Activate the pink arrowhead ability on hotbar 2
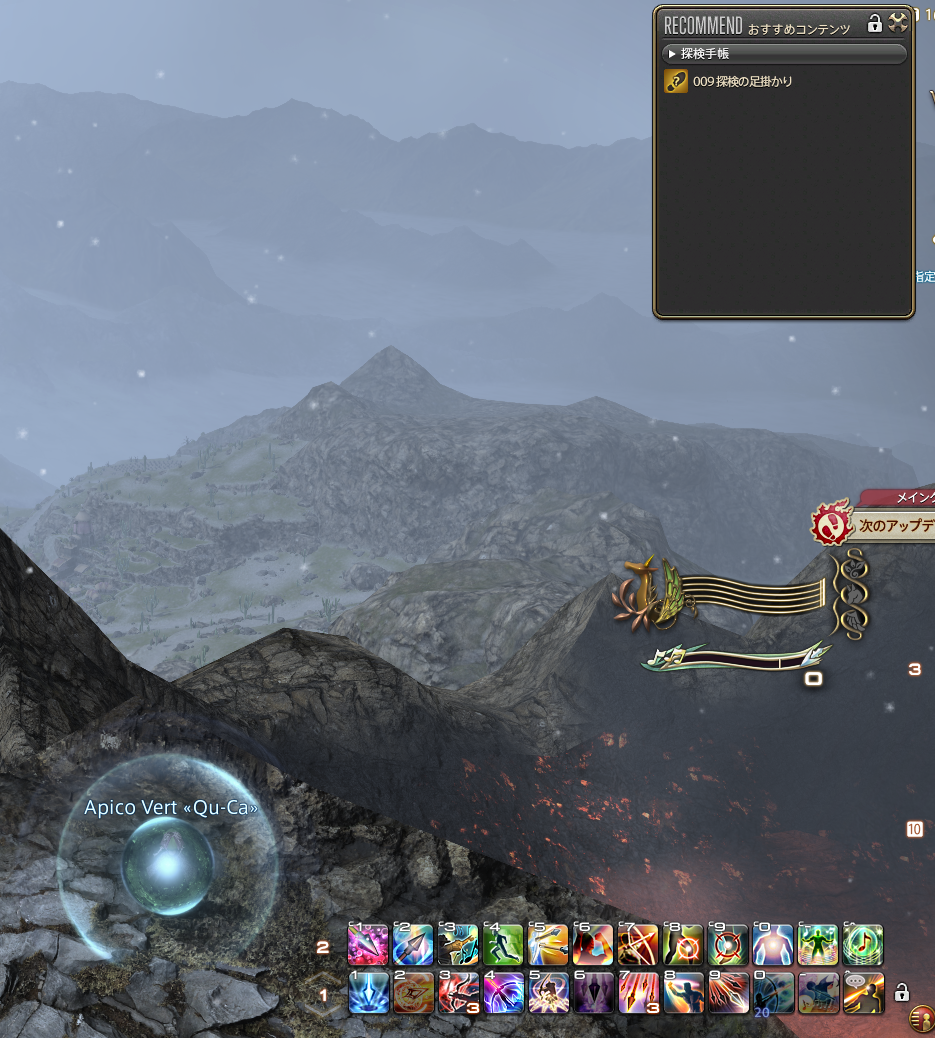Image resolution: width=935 pixels, height=1038 pixels. coord(367,944)
